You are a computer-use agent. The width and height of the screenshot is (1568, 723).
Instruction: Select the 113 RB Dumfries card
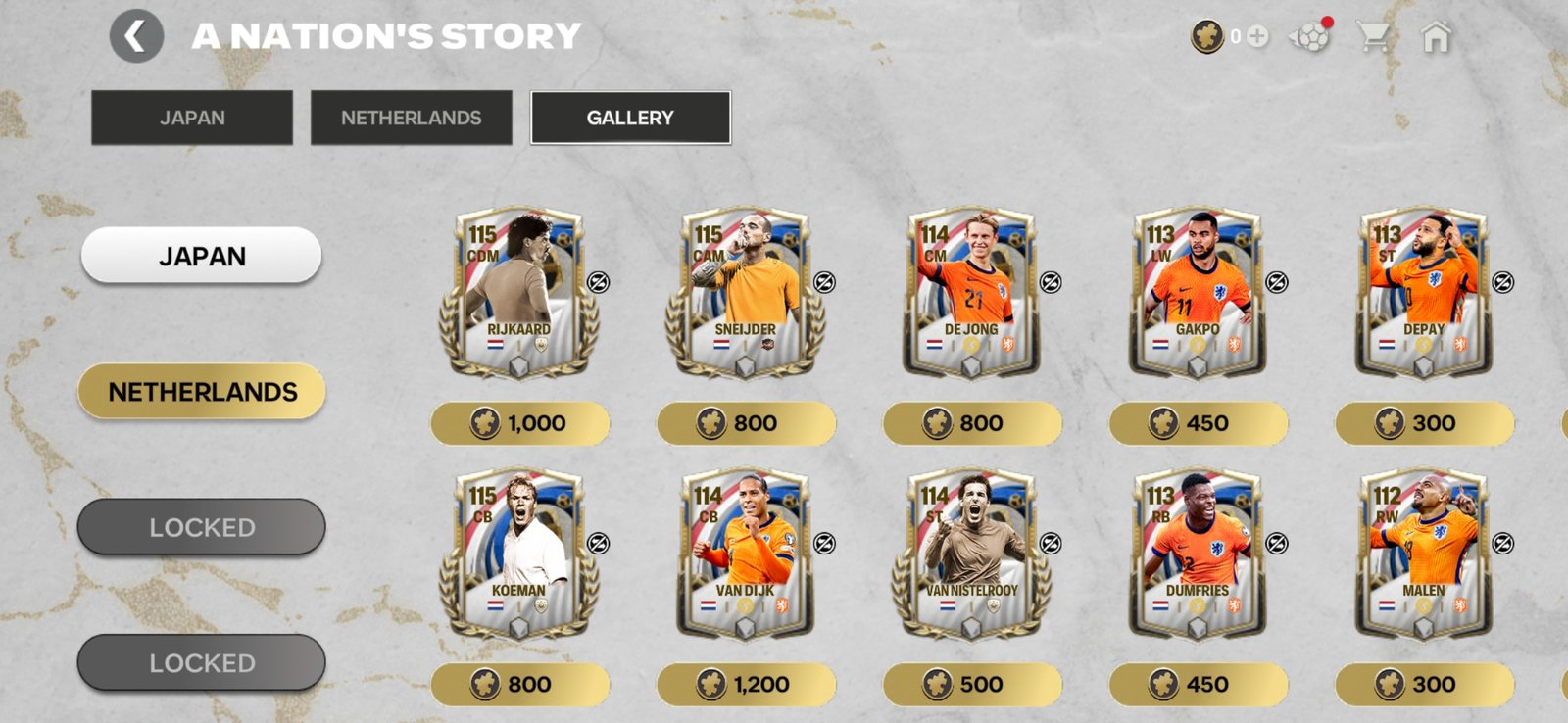(x=1197, y=554)
